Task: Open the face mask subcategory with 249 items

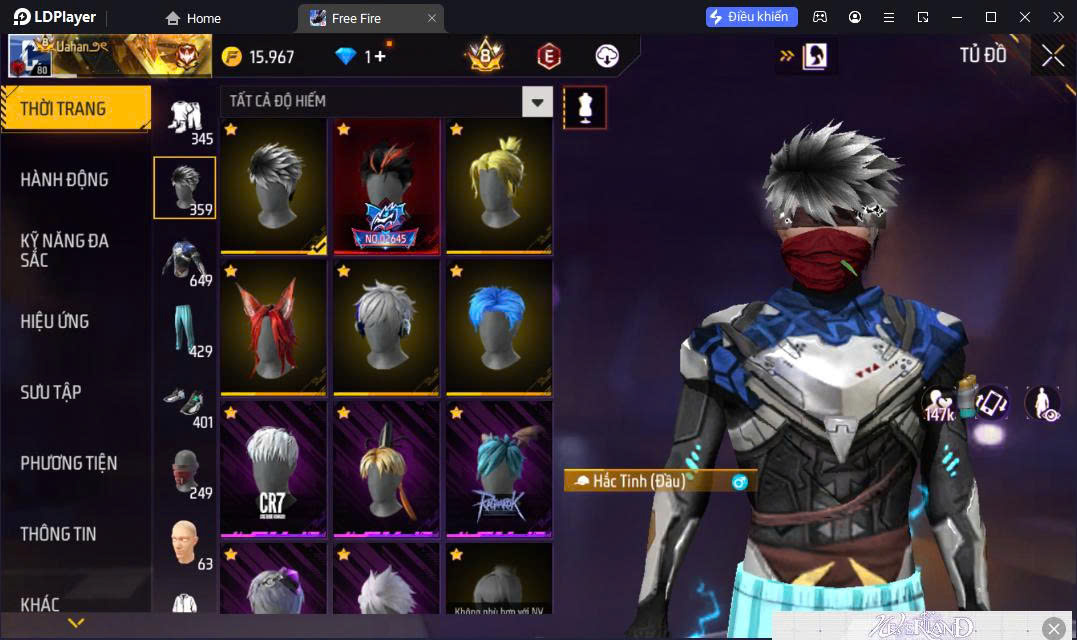Action: (186, 473)
